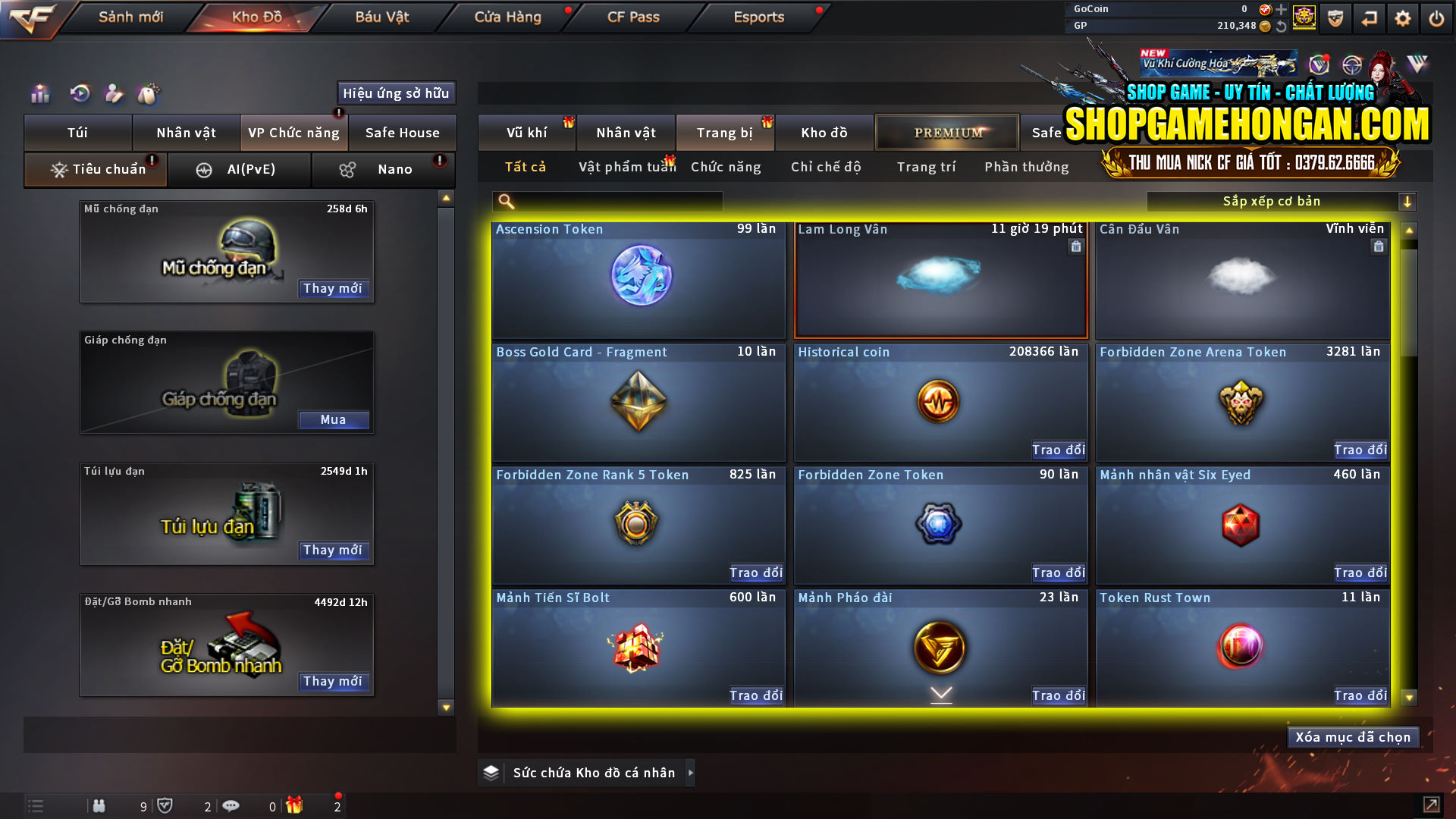Image resolution: width=1456 pixels, height=819 pixels.
Task: Open the settings gear icon
Action: pyautogui.click(x=1403, y=17)
